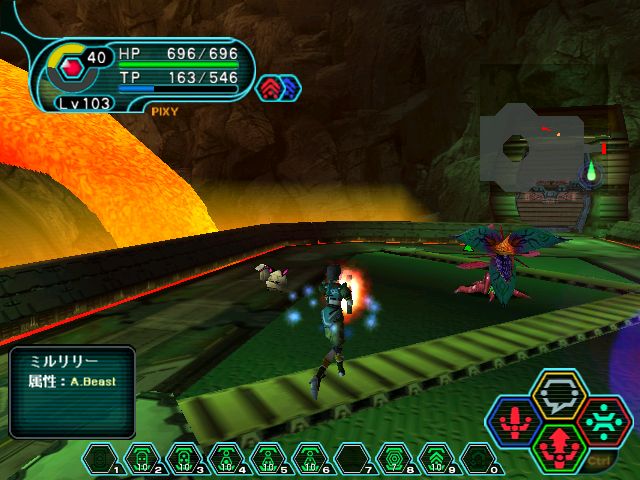Activate the blue-bordered attack action hexagon
This screenshot has width=640, height=480.
[514, 421]
